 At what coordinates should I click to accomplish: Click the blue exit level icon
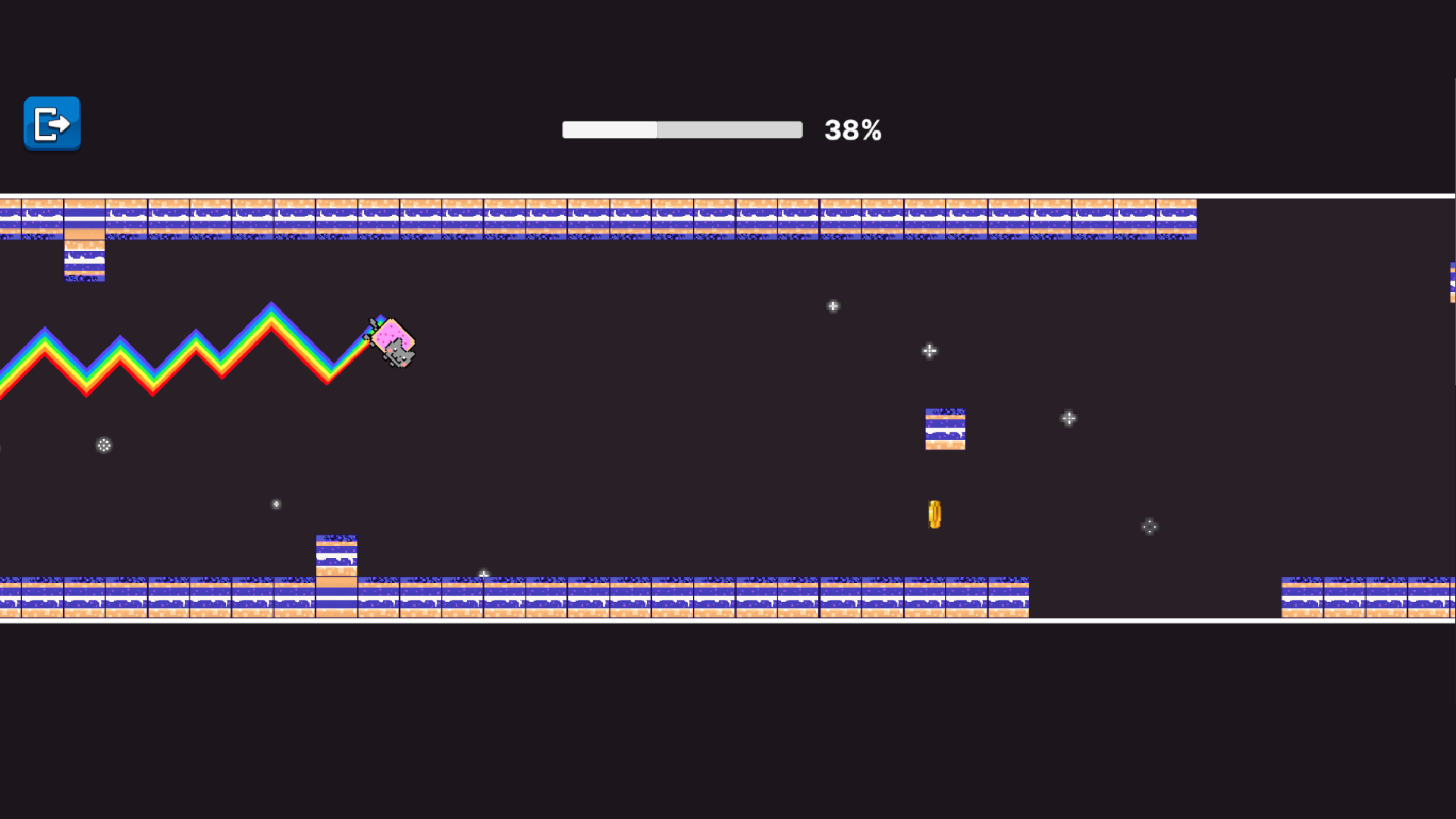pyautogui.click(x=51, y=124)
